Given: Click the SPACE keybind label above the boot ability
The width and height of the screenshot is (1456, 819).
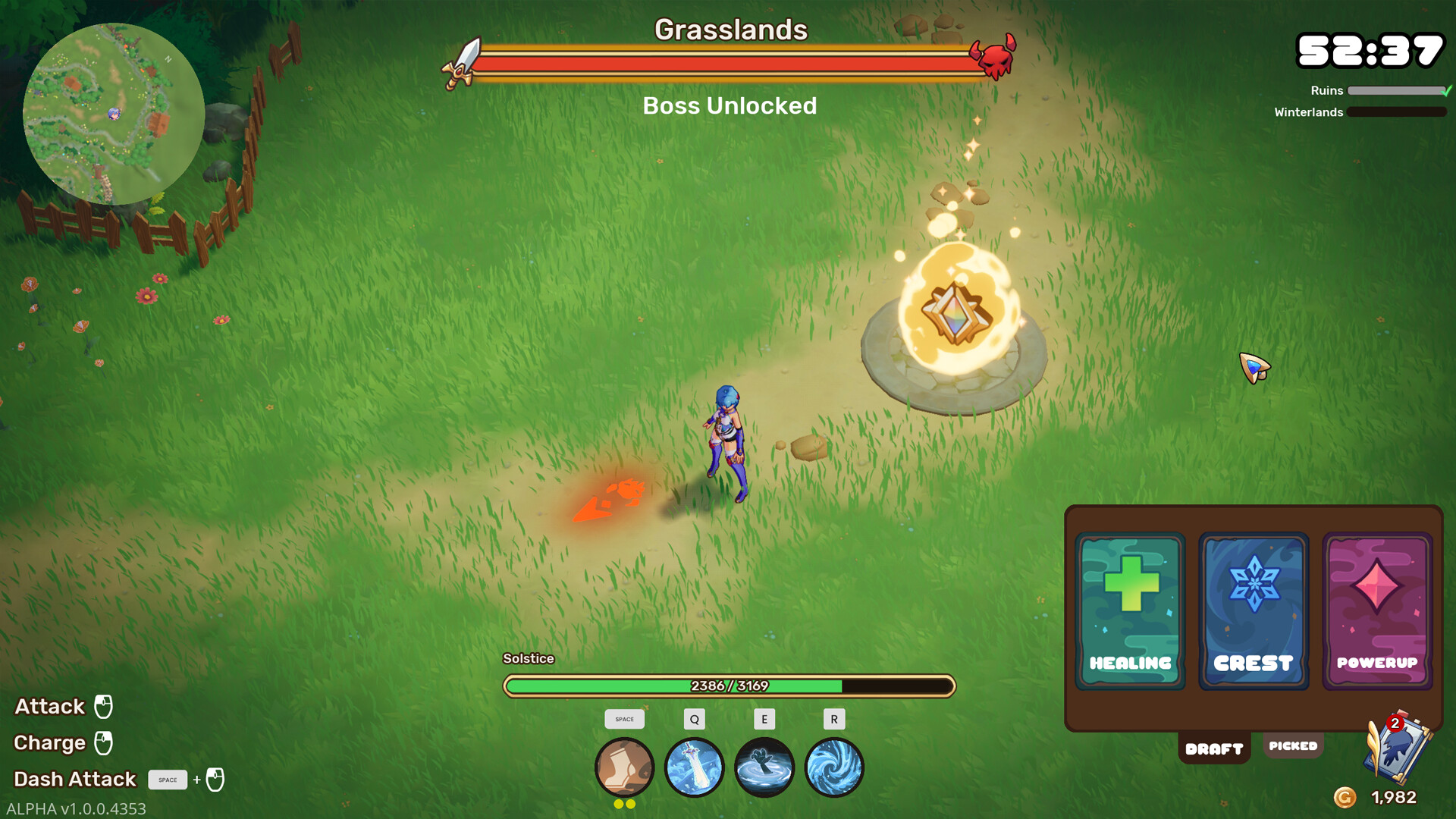Looking at the screenshot, I should [x=623, y=719].
